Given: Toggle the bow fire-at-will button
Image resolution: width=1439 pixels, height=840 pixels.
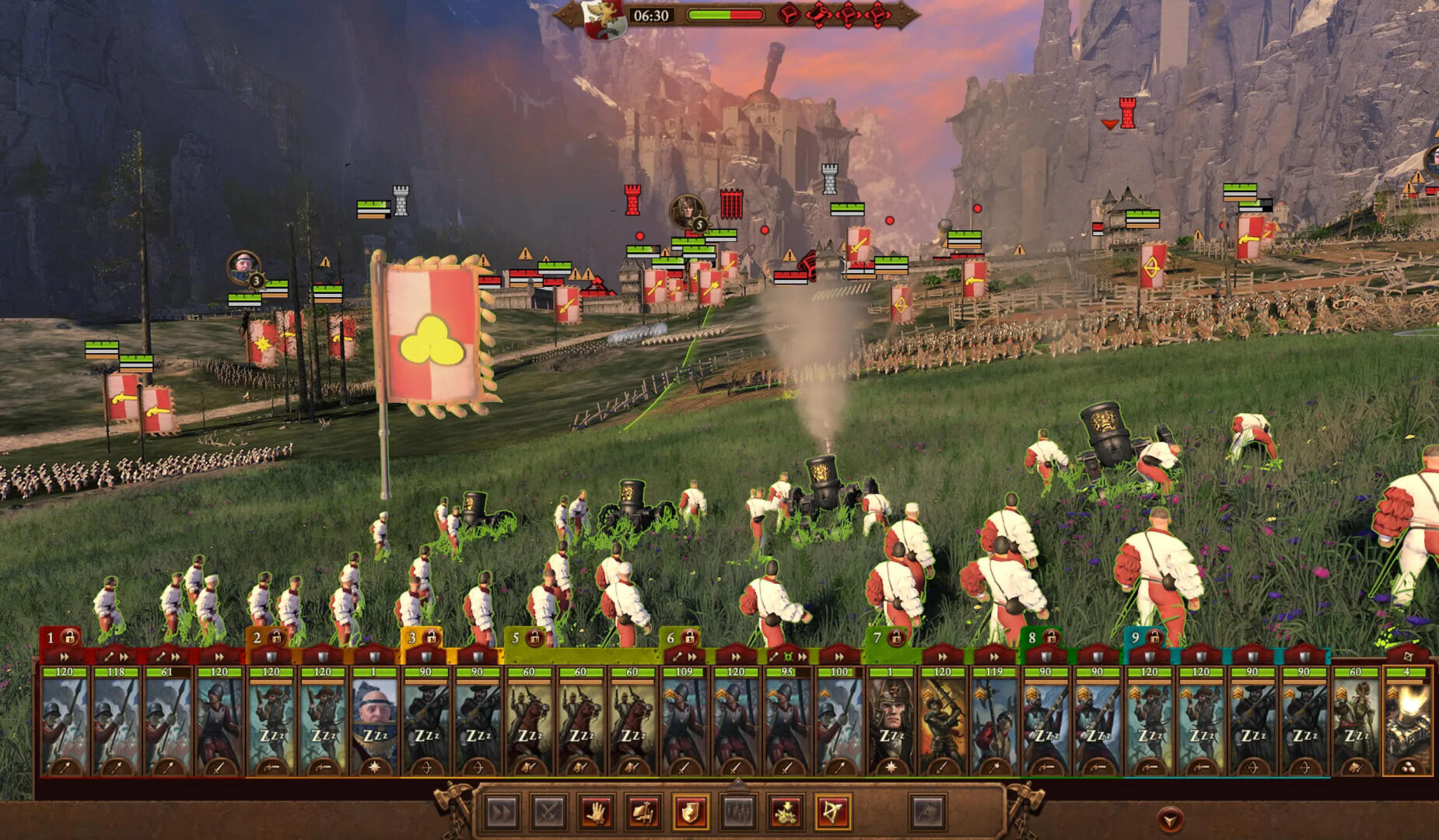Looking at the screenshot, I should coord(832,813).
